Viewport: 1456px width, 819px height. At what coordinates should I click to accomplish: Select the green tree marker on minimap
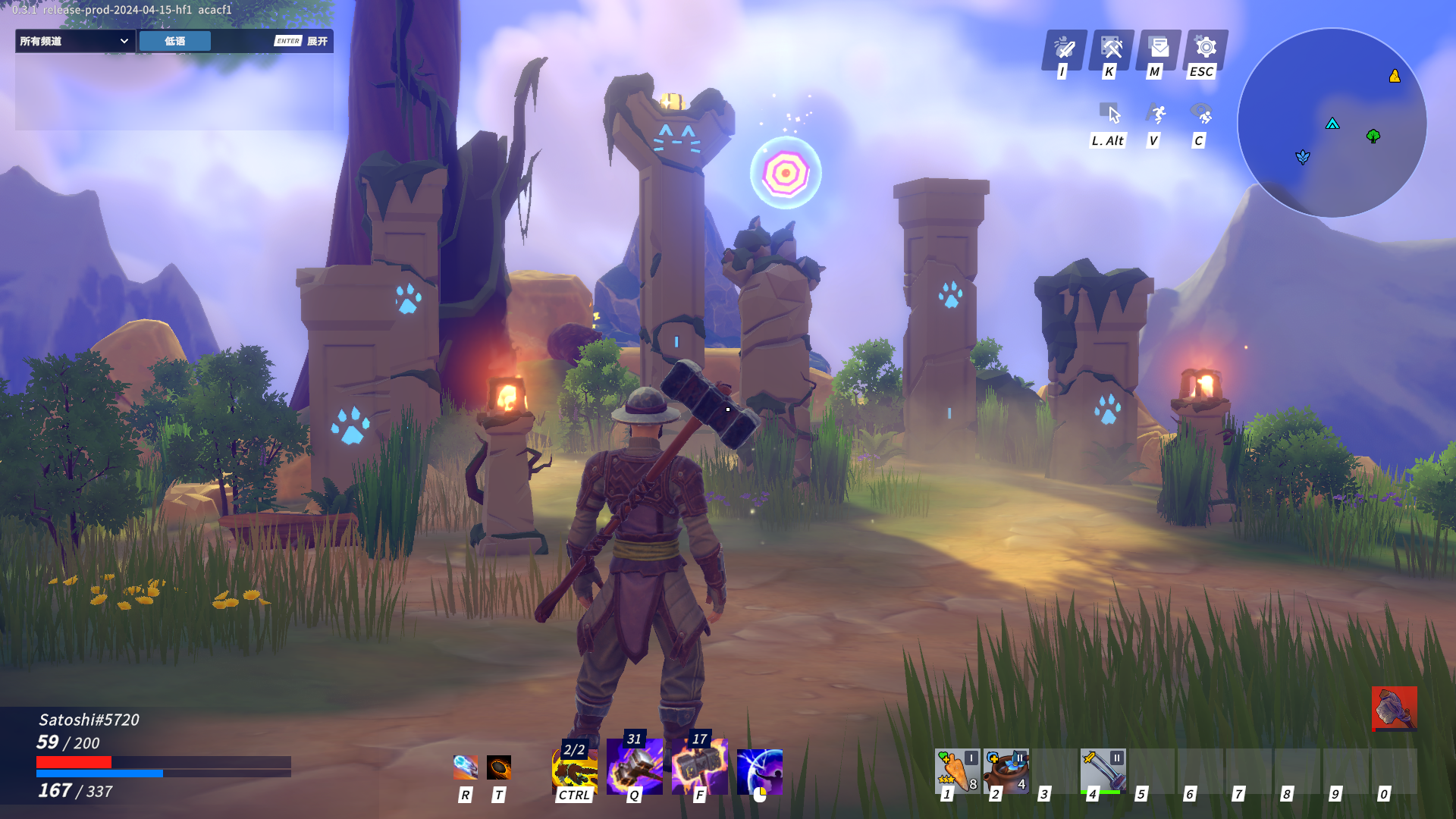click(x=1373, y=136)
